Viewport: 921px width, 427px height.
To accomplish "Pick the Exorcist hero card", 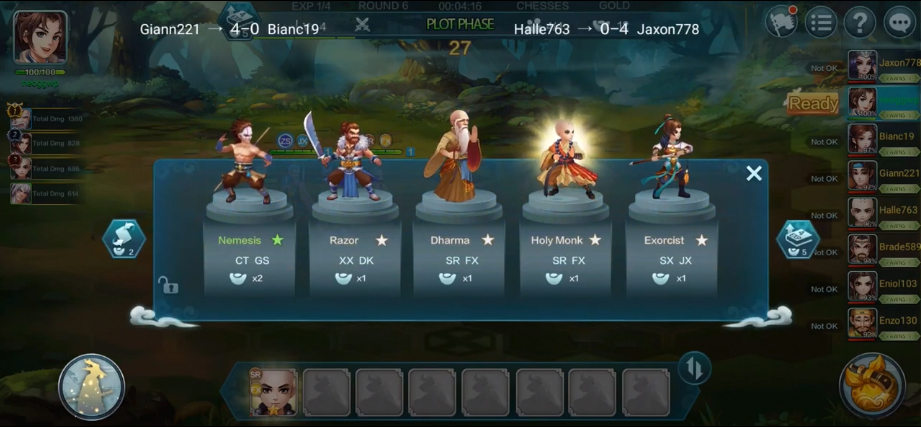I will [x=672, y=250].
